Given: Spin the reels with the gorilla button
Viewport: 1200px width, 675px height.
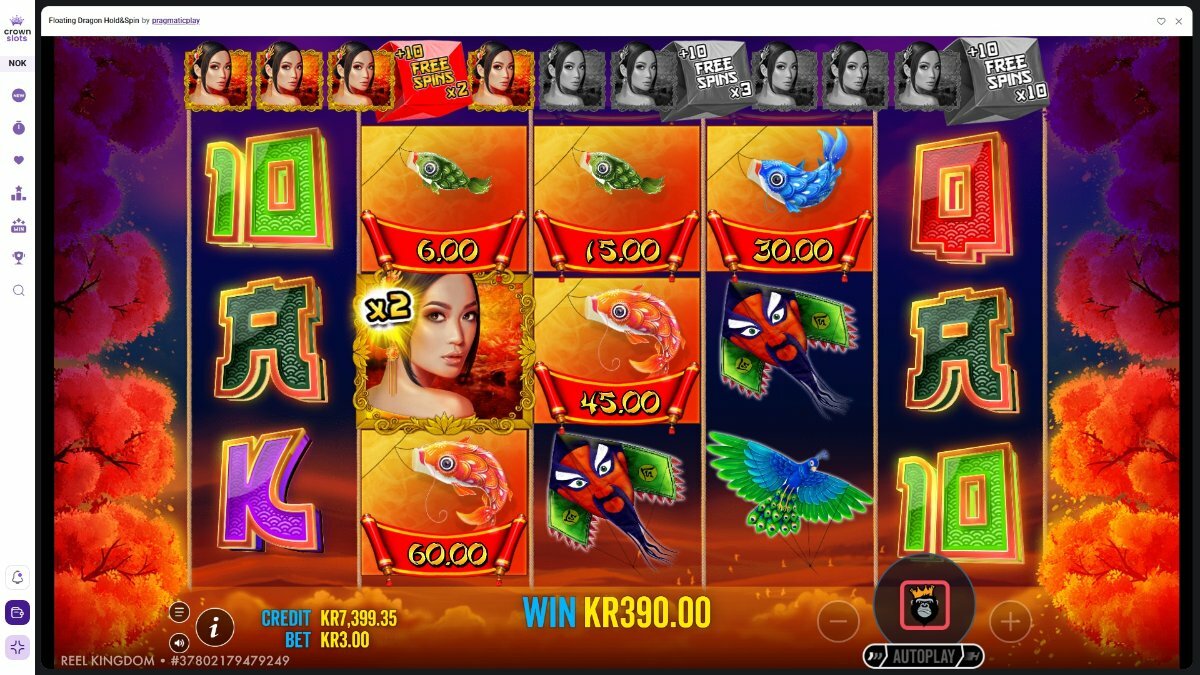Looking at the screenshot, I should coord(924,605).
